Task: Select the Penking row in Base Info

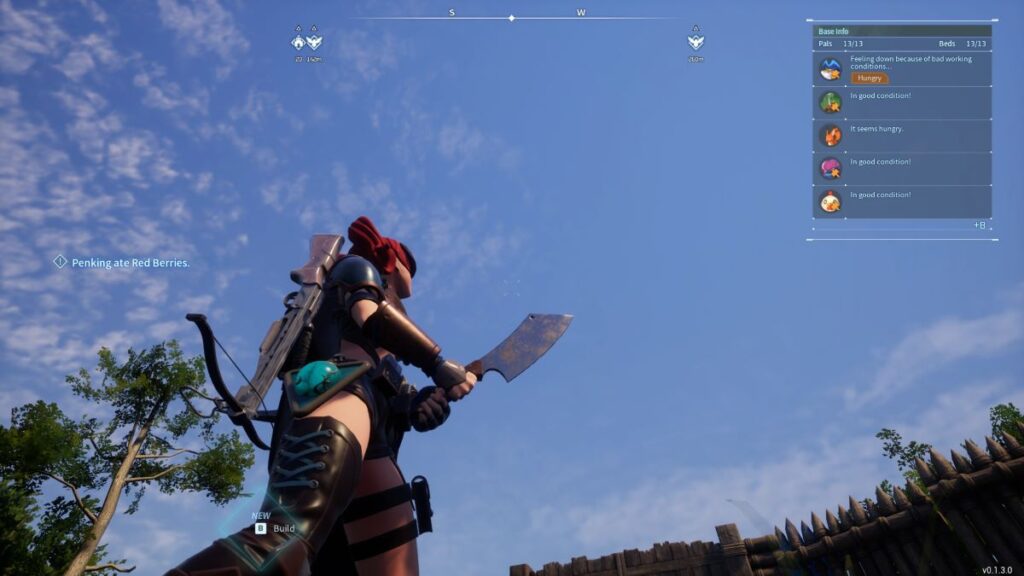Action: (x=902, y=69)
